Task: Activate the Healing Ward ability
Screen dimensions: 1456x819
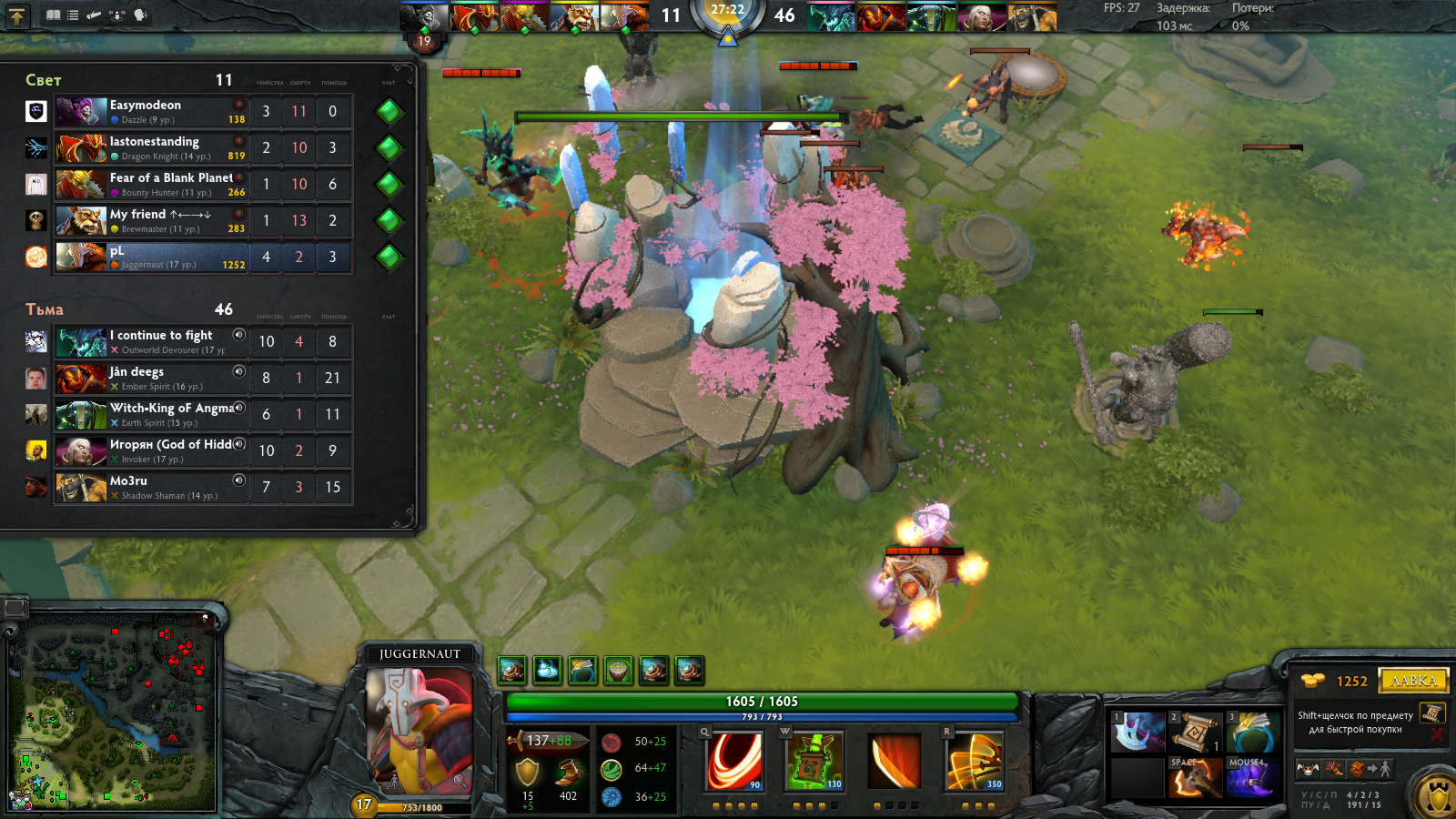Action: pyautogui.click(x=814, y=761)
